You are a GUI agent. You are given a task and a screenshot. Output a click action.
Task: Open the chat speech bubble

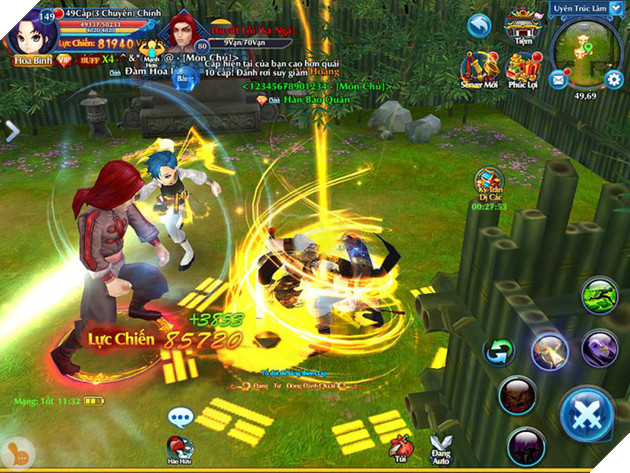(180, 417)
